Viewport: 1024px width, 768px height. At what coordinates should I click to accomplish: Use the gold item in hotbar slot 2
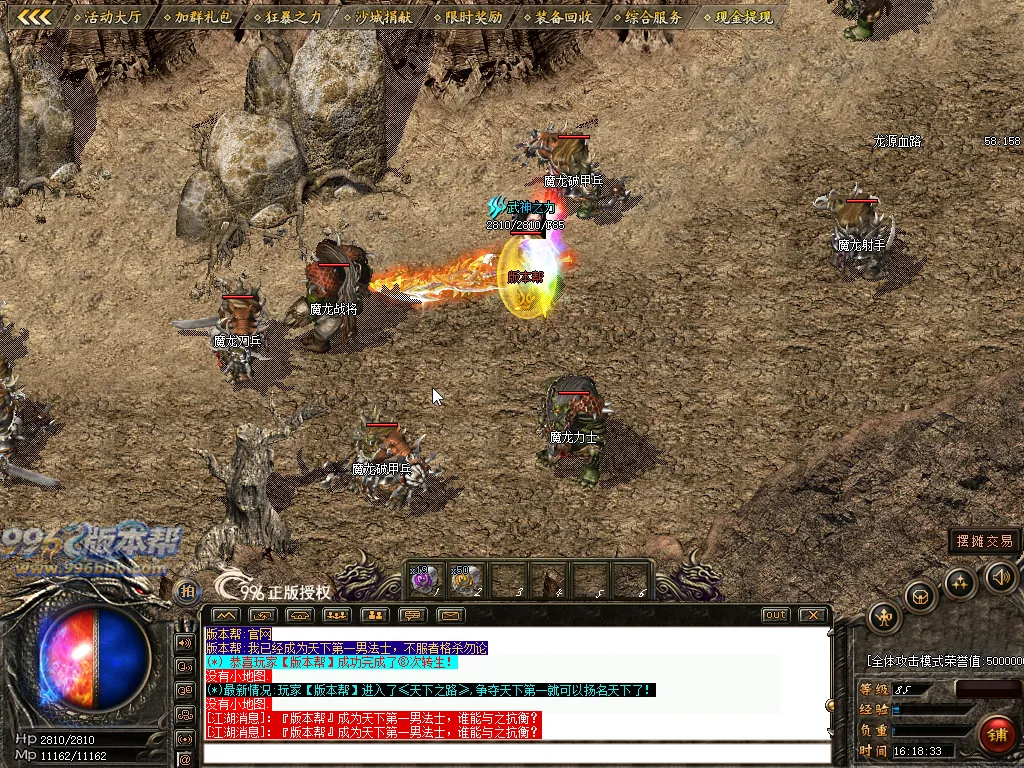pos(464,579)
